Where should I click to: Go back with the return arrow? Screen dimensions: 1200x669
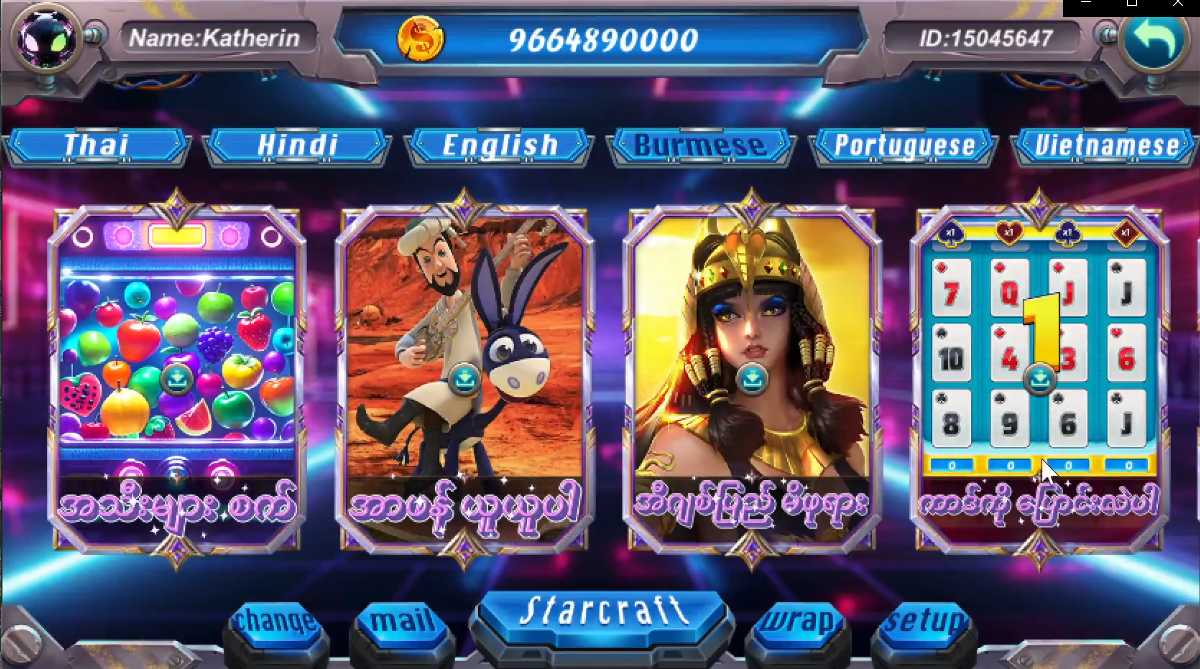pyautogui.click(x=1152, y=38)
